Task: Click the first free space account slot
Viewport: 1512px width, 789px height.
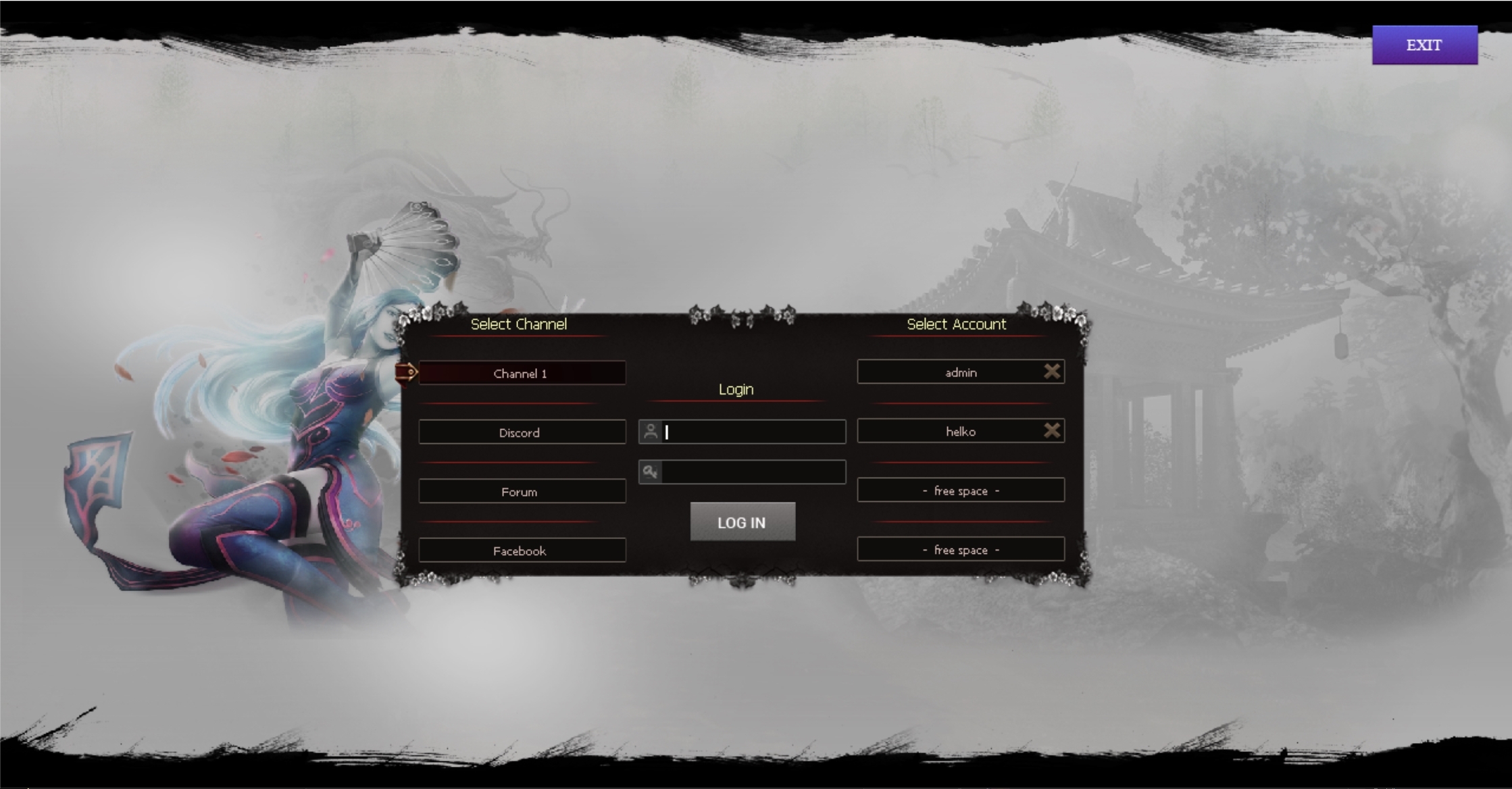Action: (959, 490)
